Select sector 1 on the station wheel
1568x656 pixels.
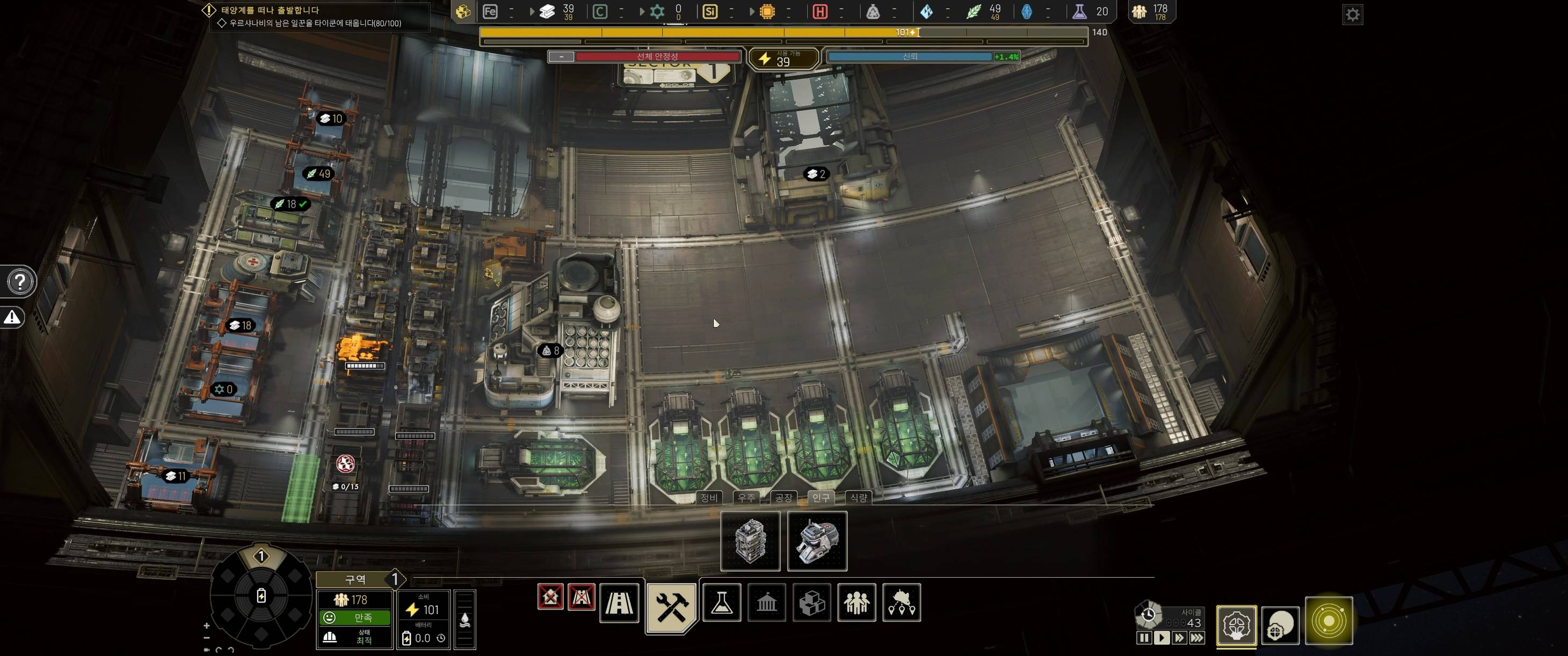click(261, 556)
